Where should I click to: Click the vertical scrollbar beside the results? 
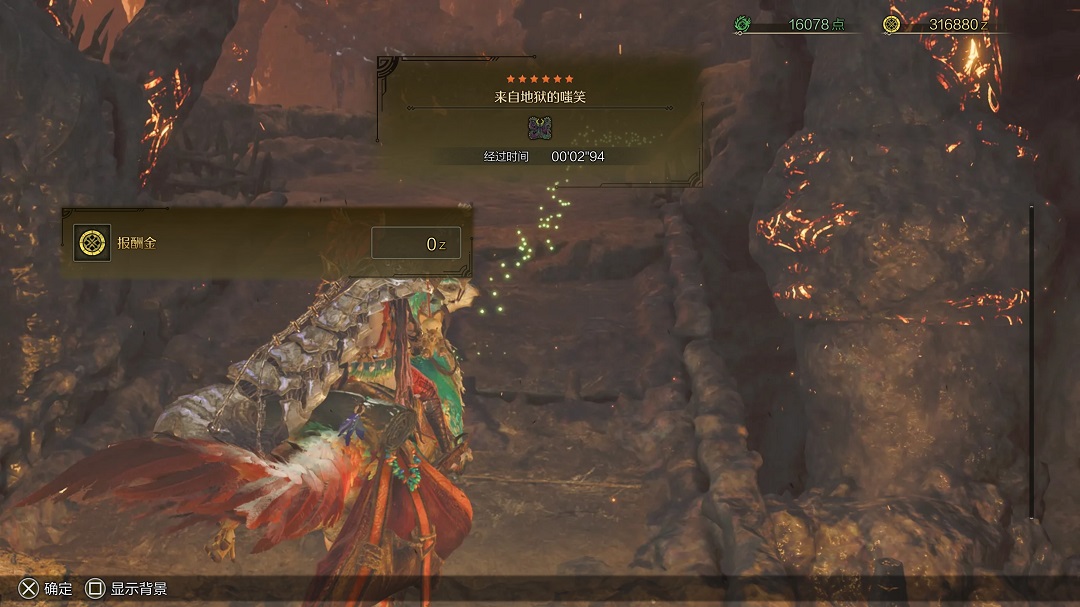(x=1031, y=361)
